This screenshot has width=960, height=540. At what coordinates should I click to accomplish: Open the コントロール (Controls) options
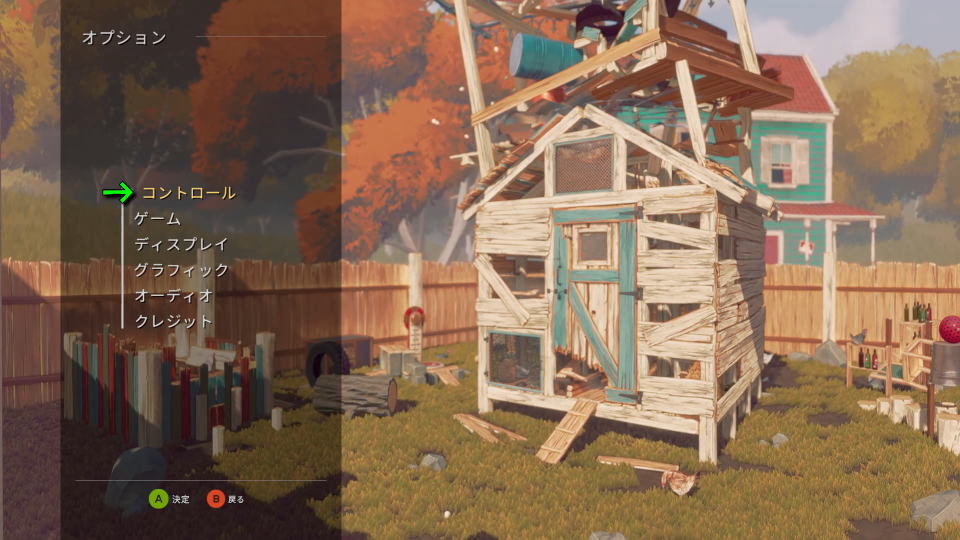click(189, 192)
